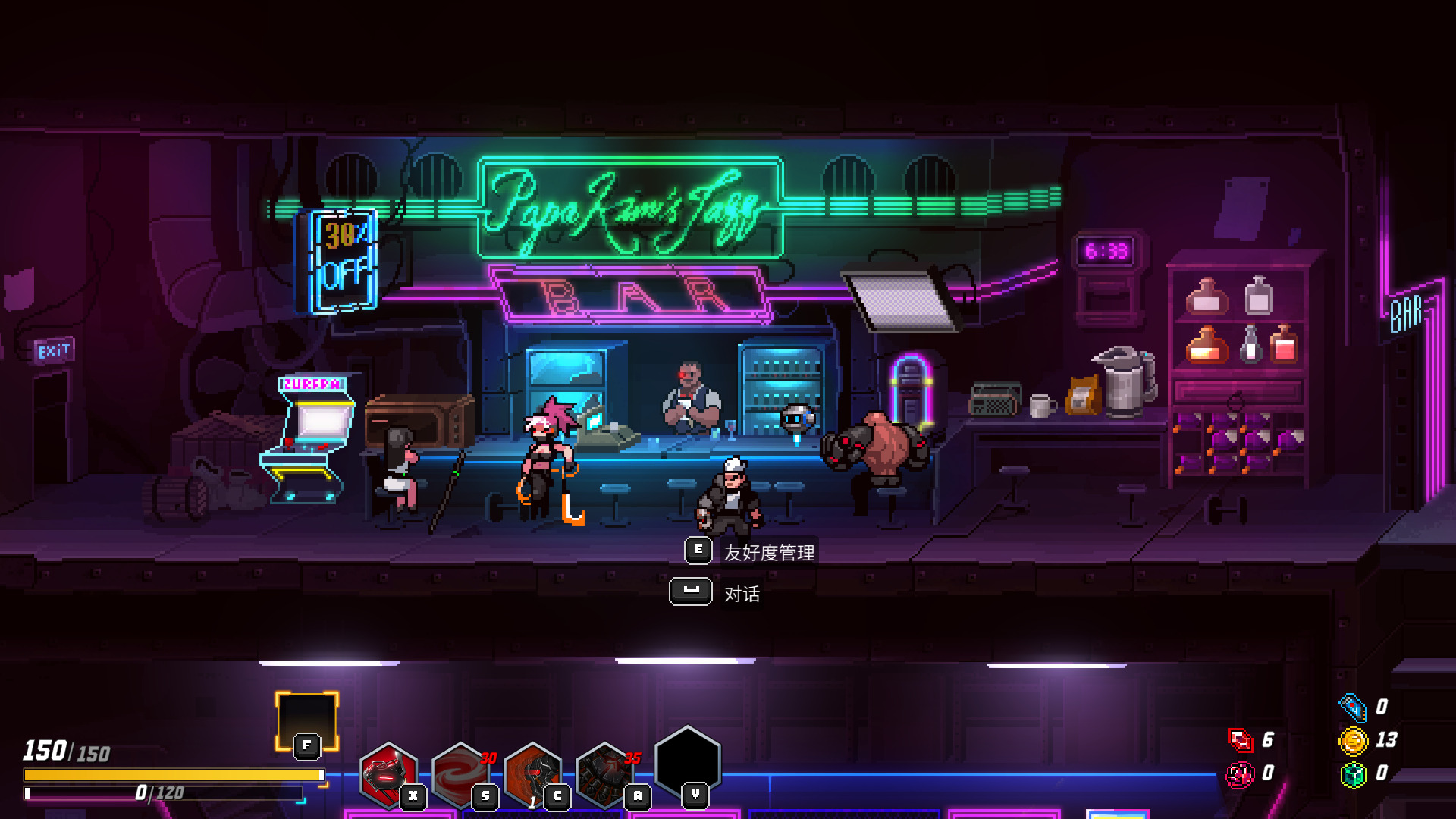Click the blue chip card currency icon

[x=1353, y=707]
